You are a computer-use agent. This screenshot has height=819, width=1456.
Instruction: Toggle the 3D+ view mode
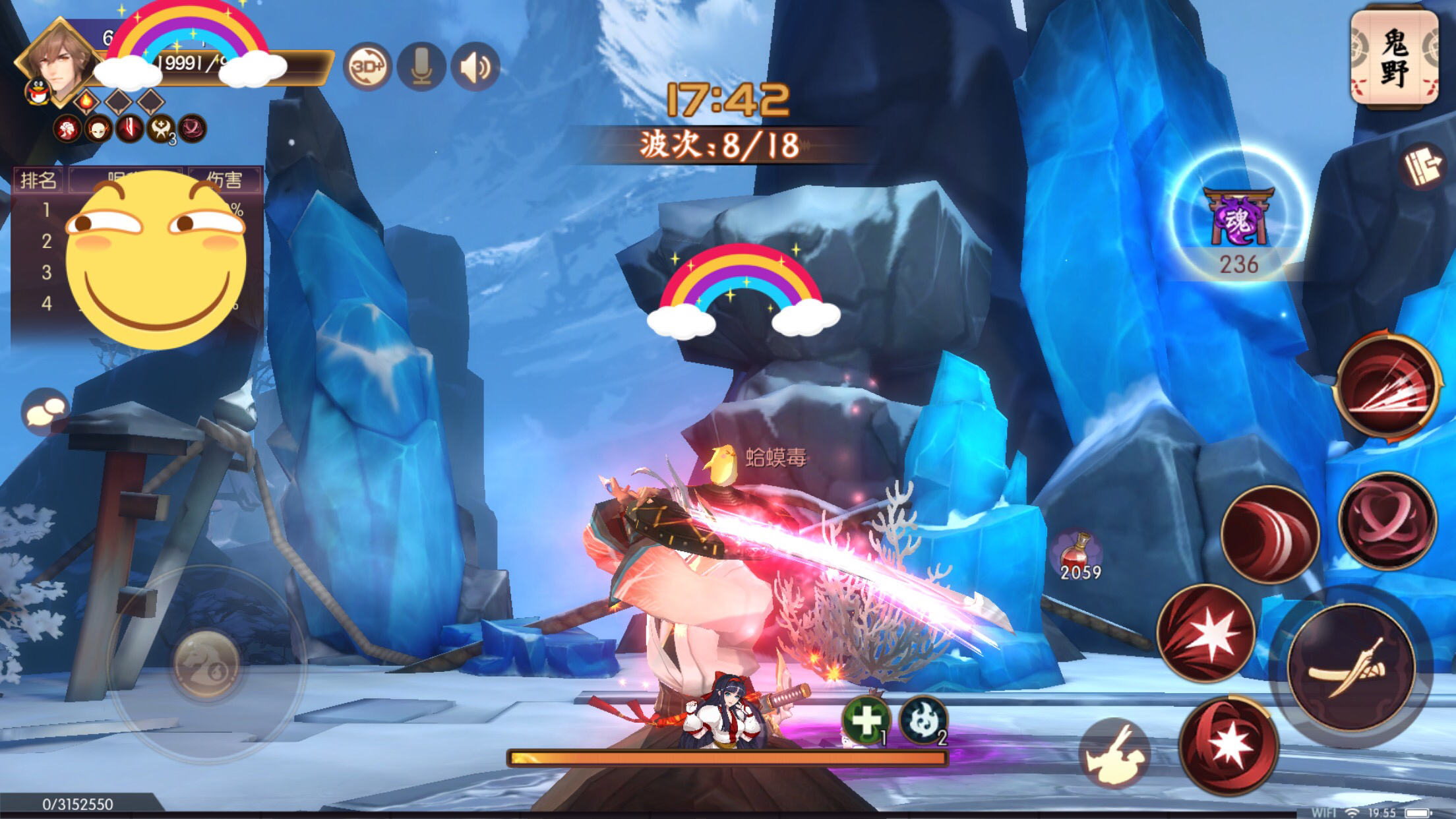click(367, 67)
